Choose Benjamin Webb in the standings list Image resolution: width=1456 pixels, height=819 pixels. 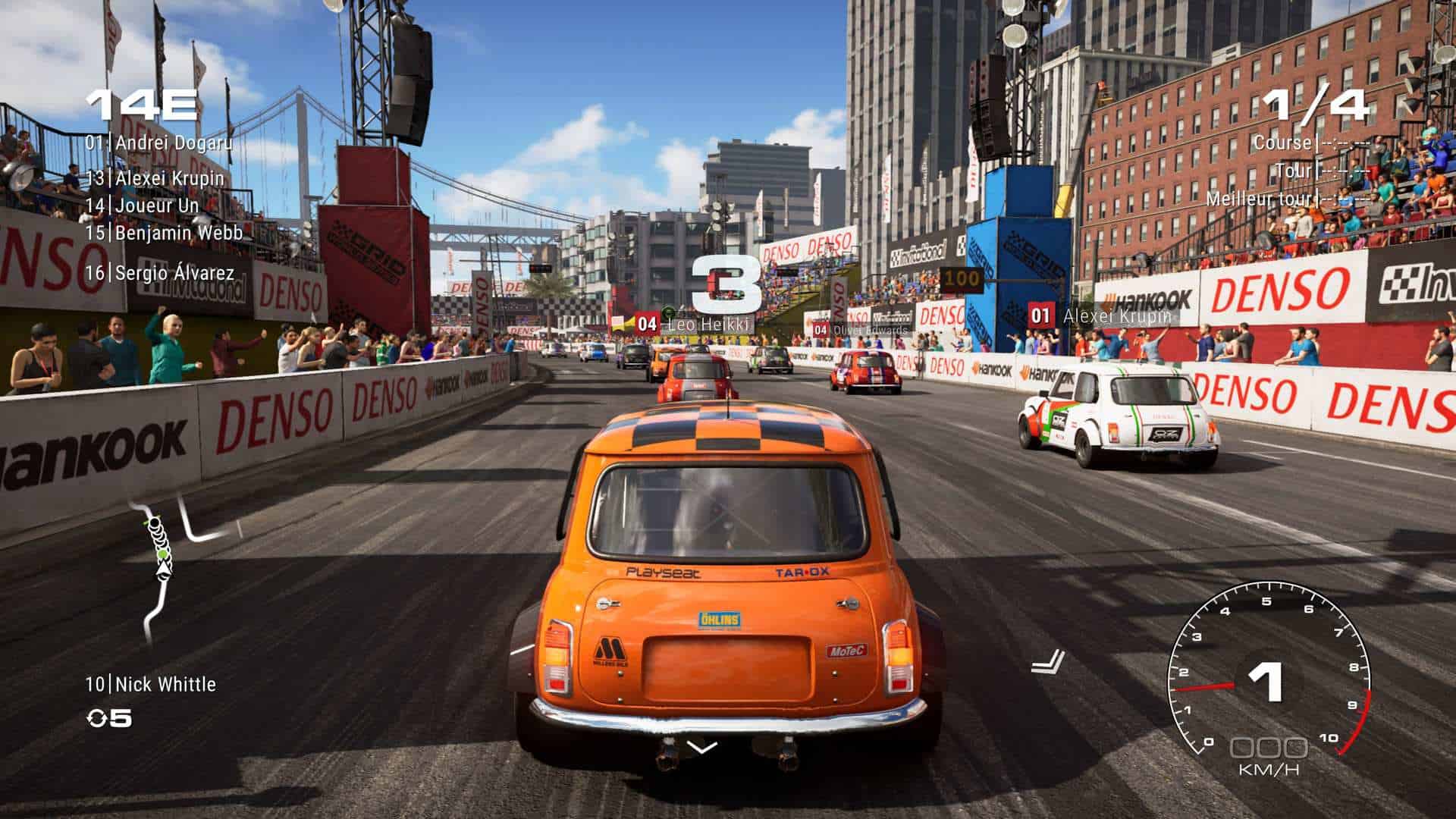[x=164, y=233]
